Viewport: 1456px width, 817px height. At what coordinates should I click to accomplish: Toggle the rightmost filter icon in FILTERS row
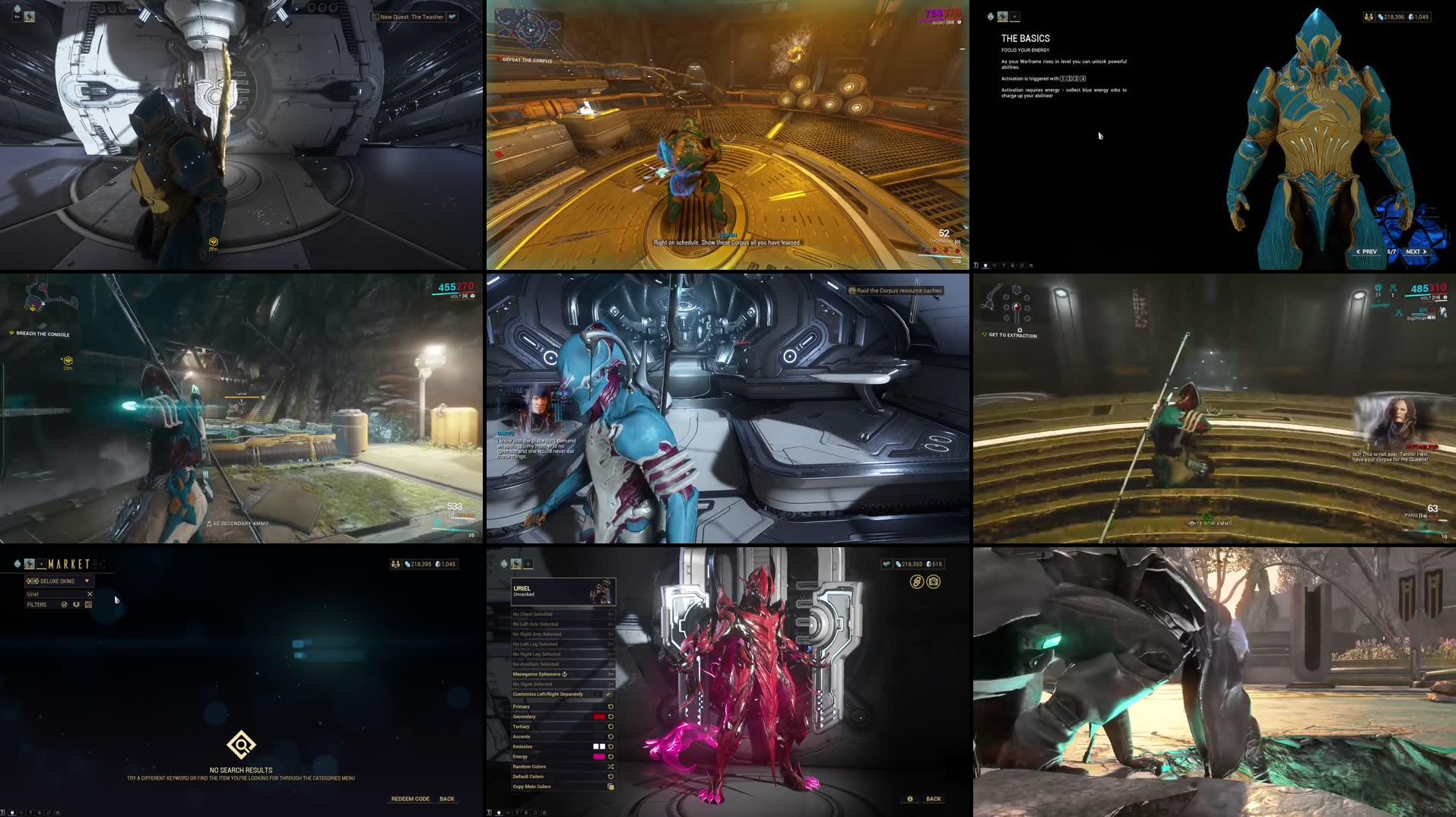click(x=88, y=604)
